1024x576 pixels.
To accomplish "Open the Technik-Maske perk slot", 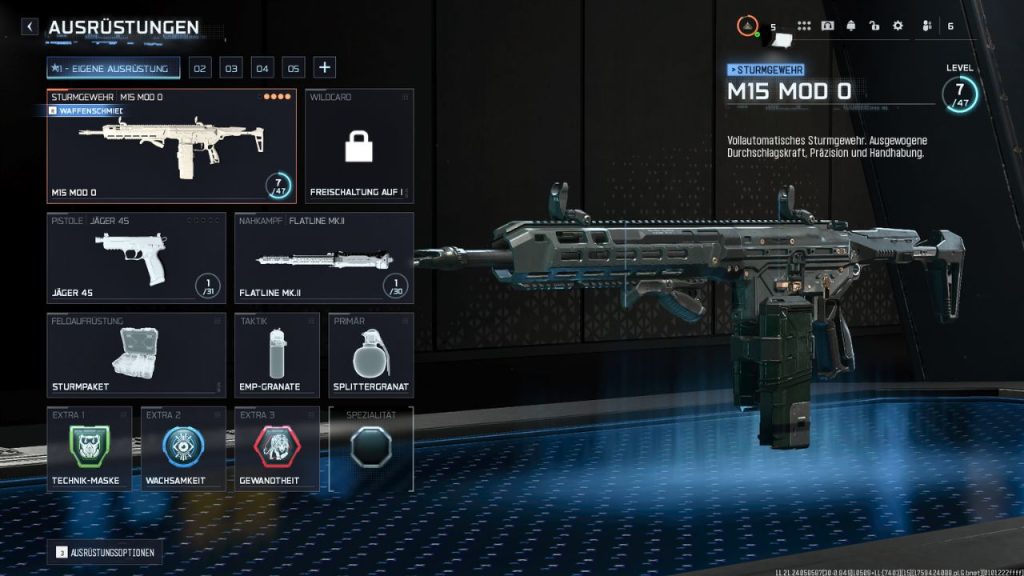I will 89,448.
